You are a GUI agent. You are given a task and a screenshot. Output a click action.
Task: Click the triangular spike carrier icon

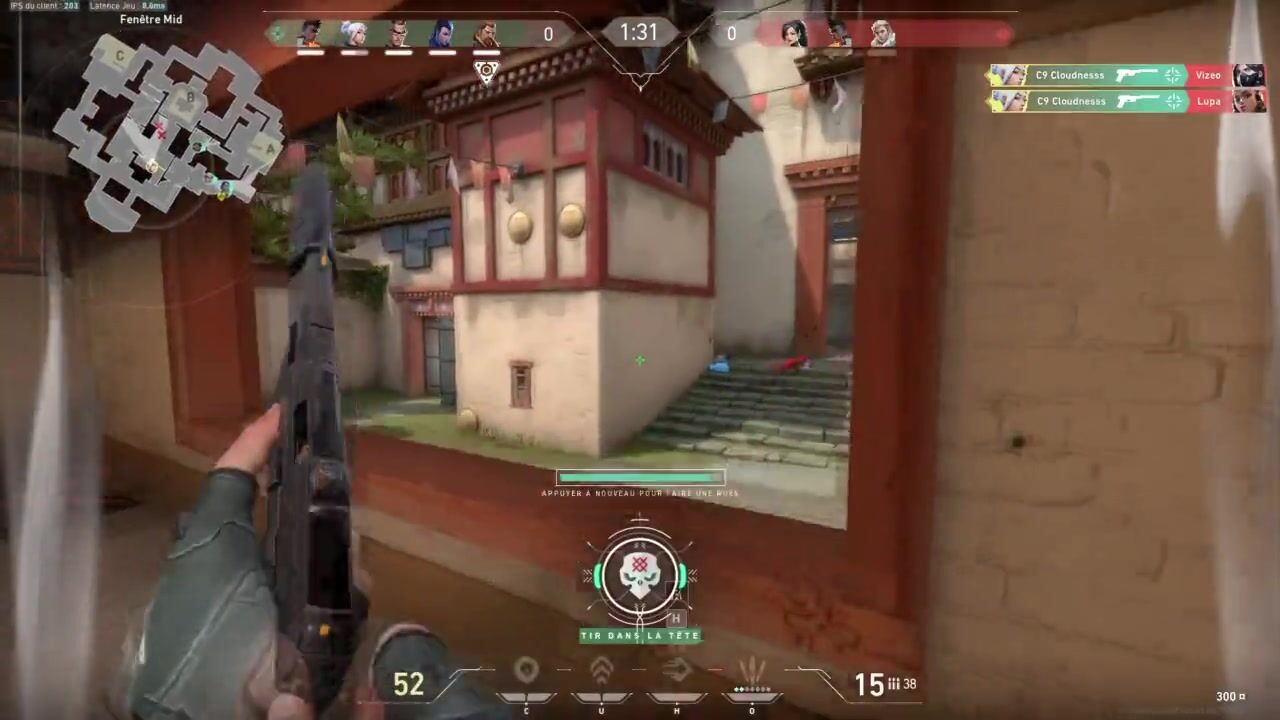[486, 70]
